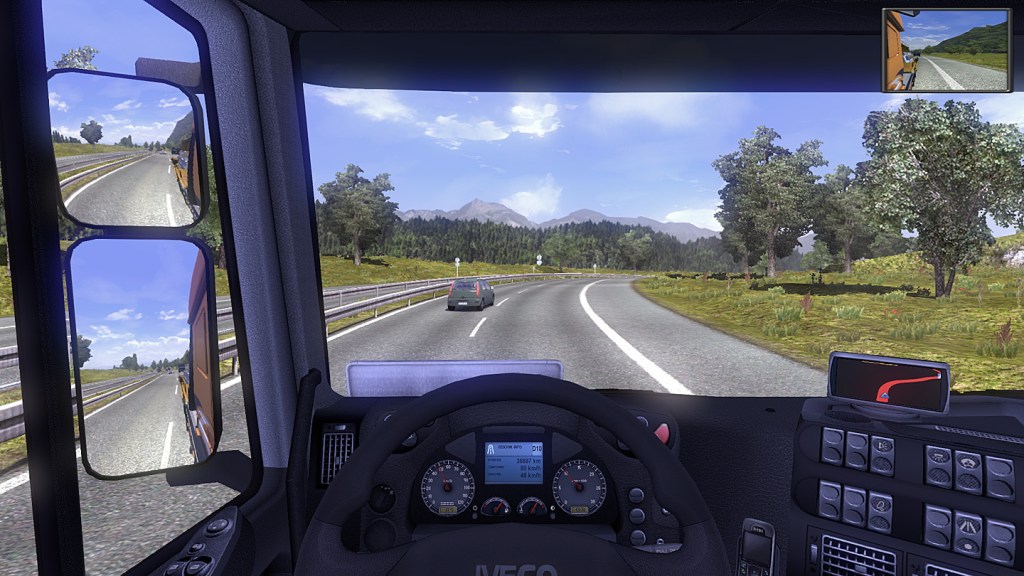Click the rear-view mirror overlay thumbnail
Image resolution: width=1024 pixels, height=576 pixels.
point(947,50)
